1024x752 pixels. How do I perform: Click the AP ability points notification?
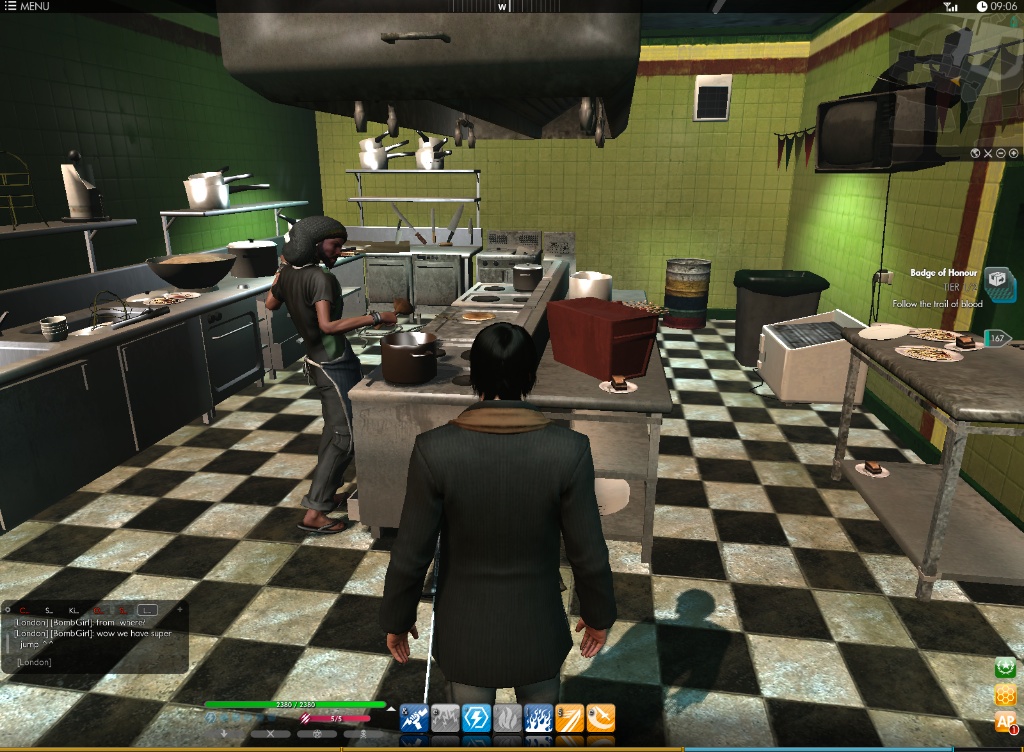click(x=1004, y=722)
